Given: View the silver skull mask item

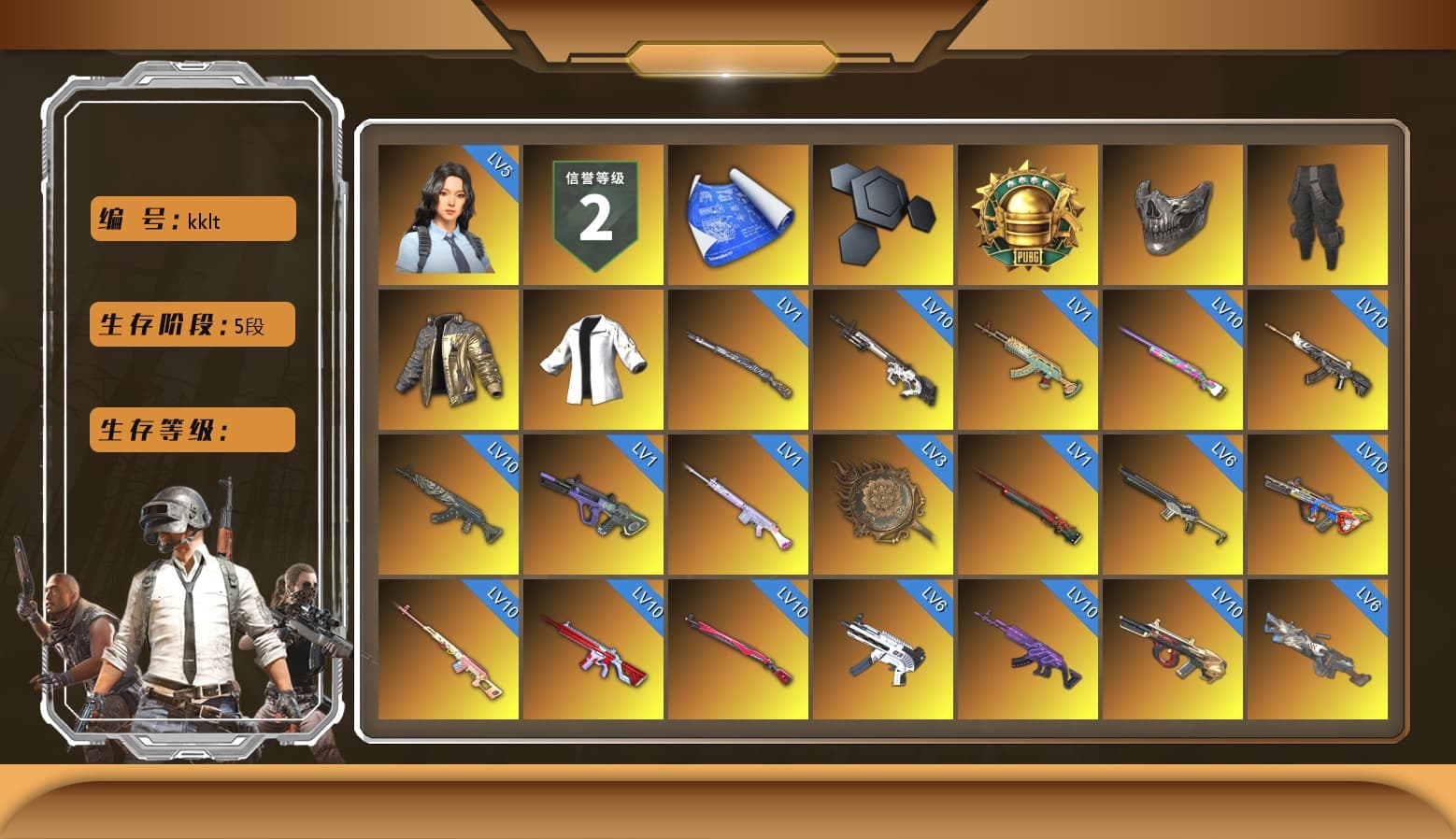Looking at the screenshot, I should pos(1172,215).
